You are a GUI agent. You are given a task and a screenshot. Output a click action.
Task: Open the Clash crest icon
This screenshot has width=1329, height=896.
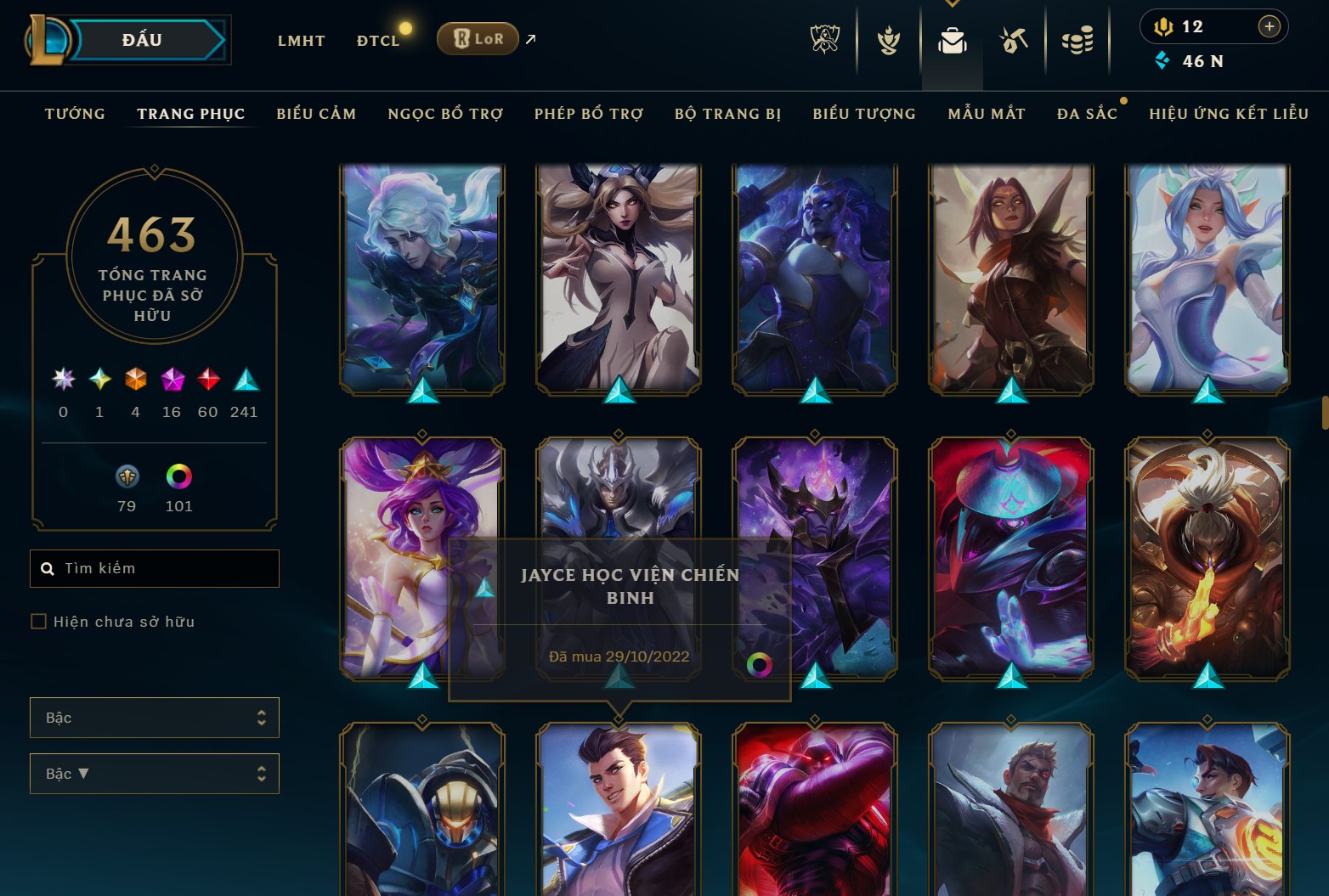pyautogui.click(x=887, y=40)
